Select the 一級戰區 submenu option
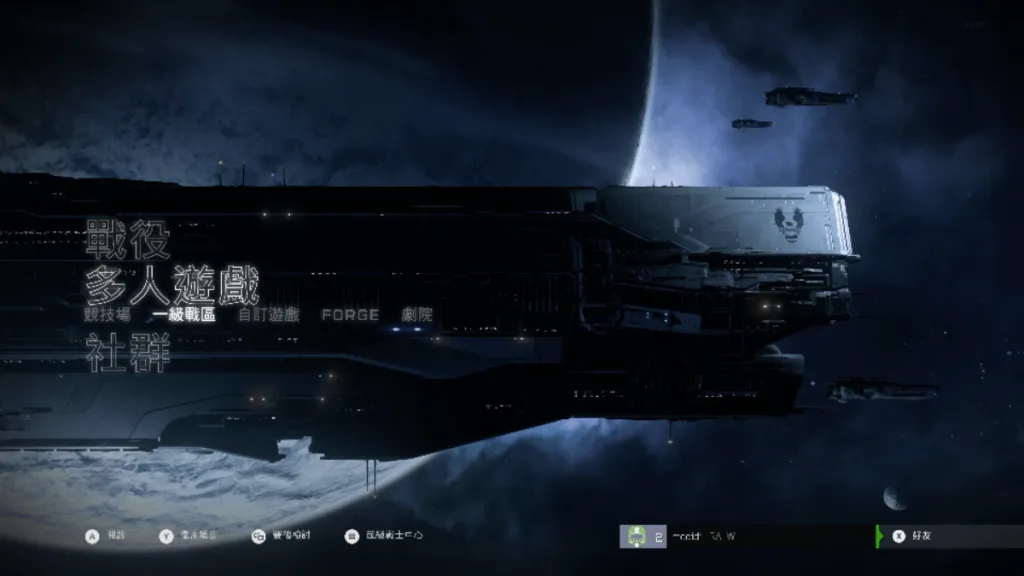This screenshot has width=1024, height=576. (x=185, y=315)
